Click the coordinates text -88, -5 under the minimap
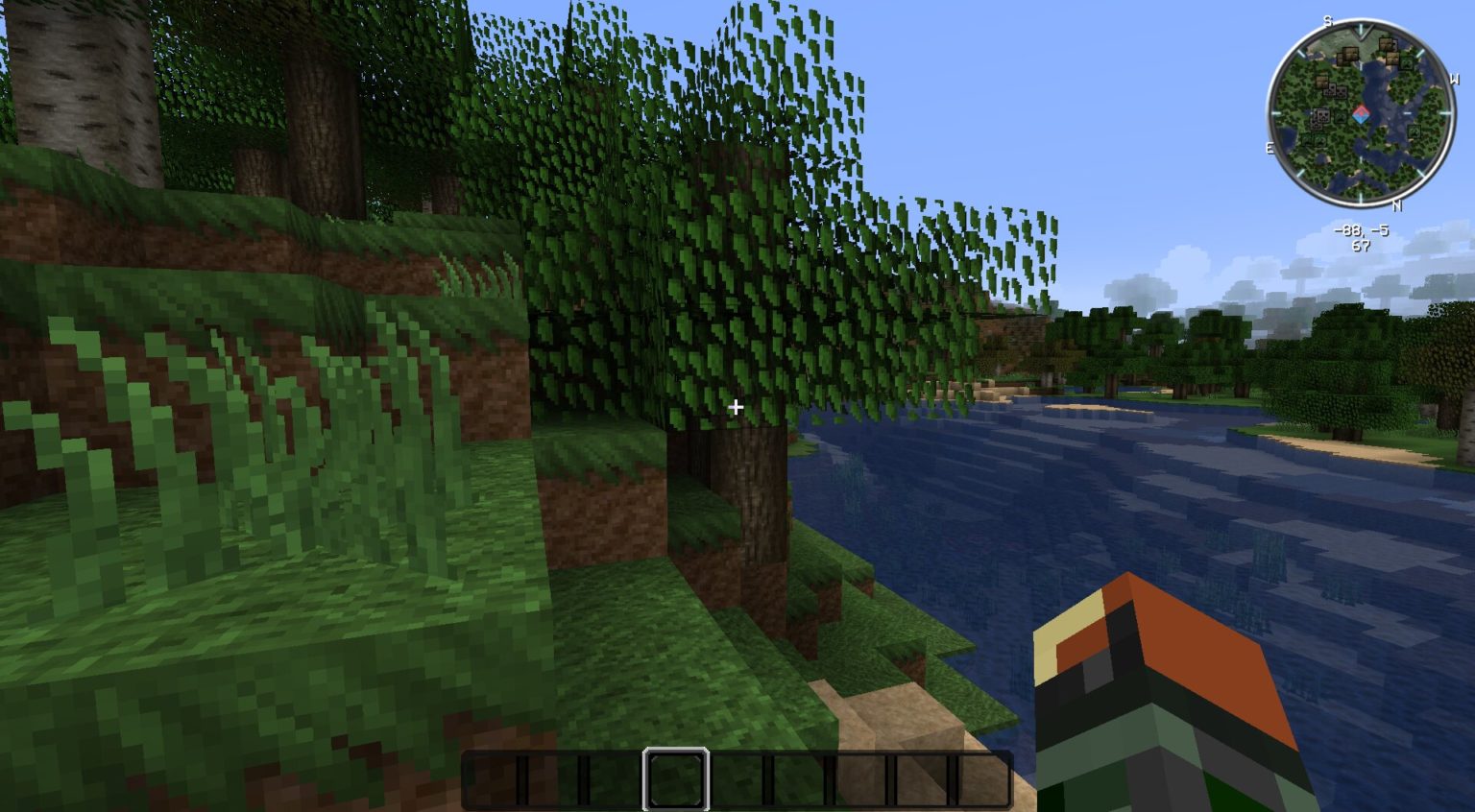This screenshot has height=812, width=1475. [1362, 231]
